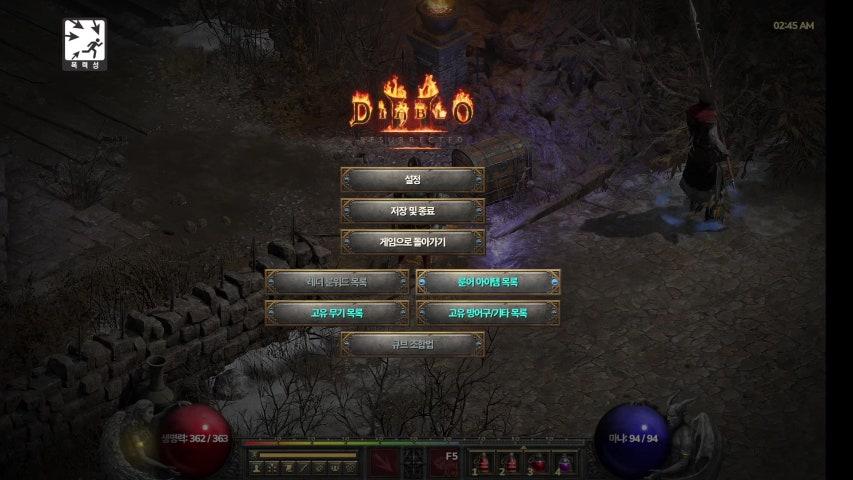Image resolution: width=853 pixels, height=480 pixels.
Task: Use the red potion in belt slot 1
Action: pyautogui.click(x=483, y=462)
